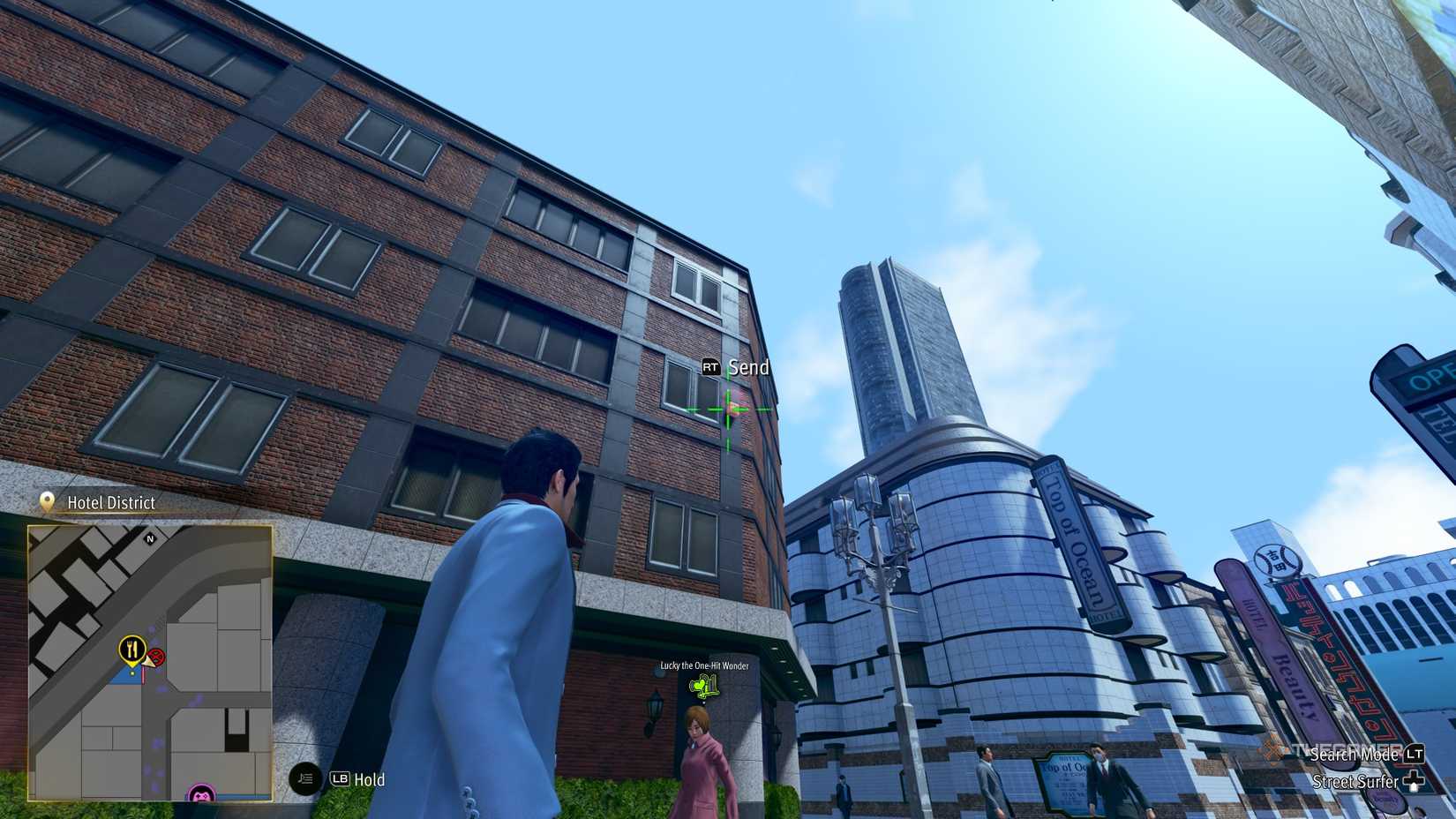Click the N compass marker on the minimap

[150, 539]
